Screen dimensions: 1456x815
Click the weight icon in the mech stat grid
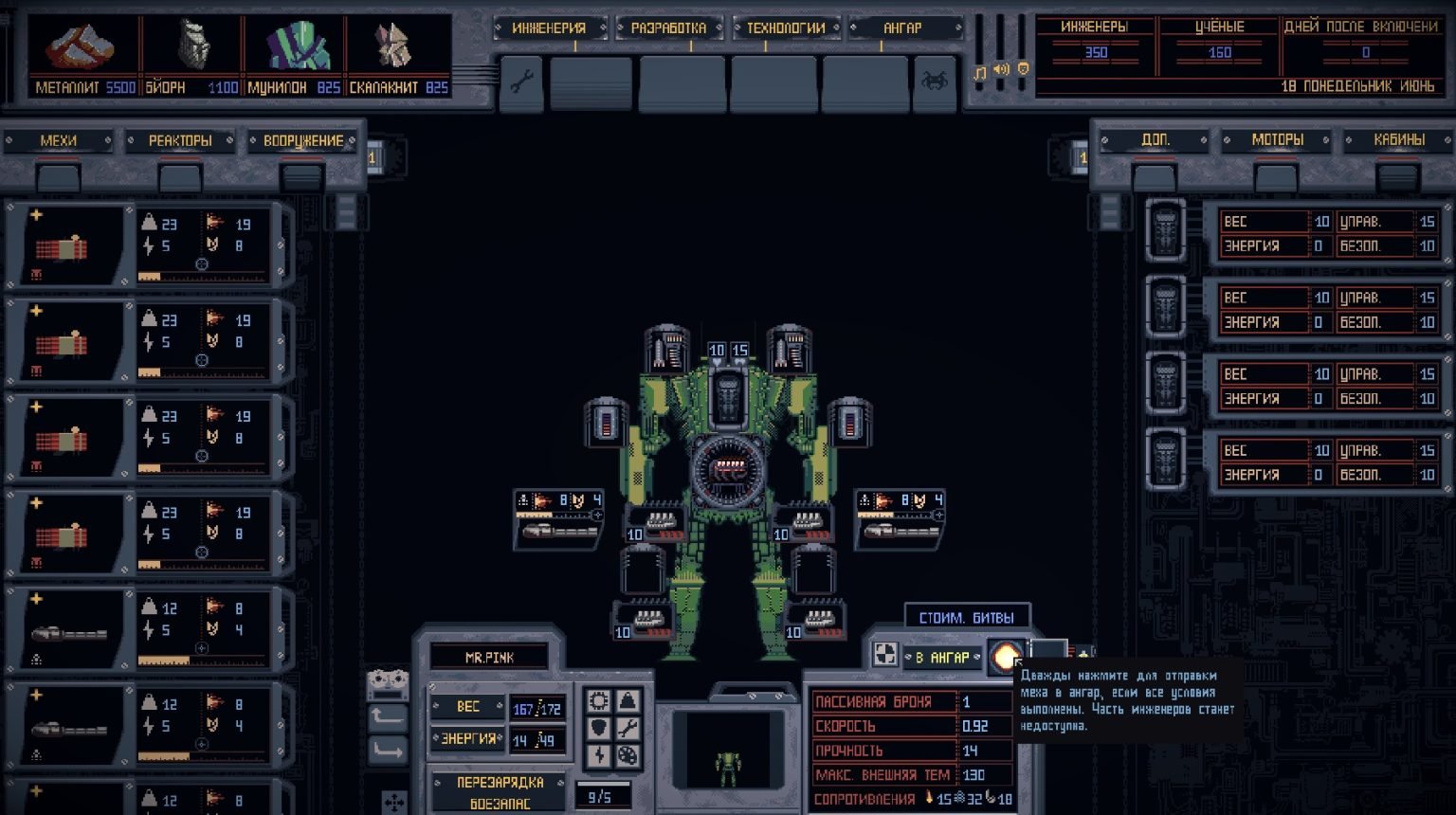[628, 700]
